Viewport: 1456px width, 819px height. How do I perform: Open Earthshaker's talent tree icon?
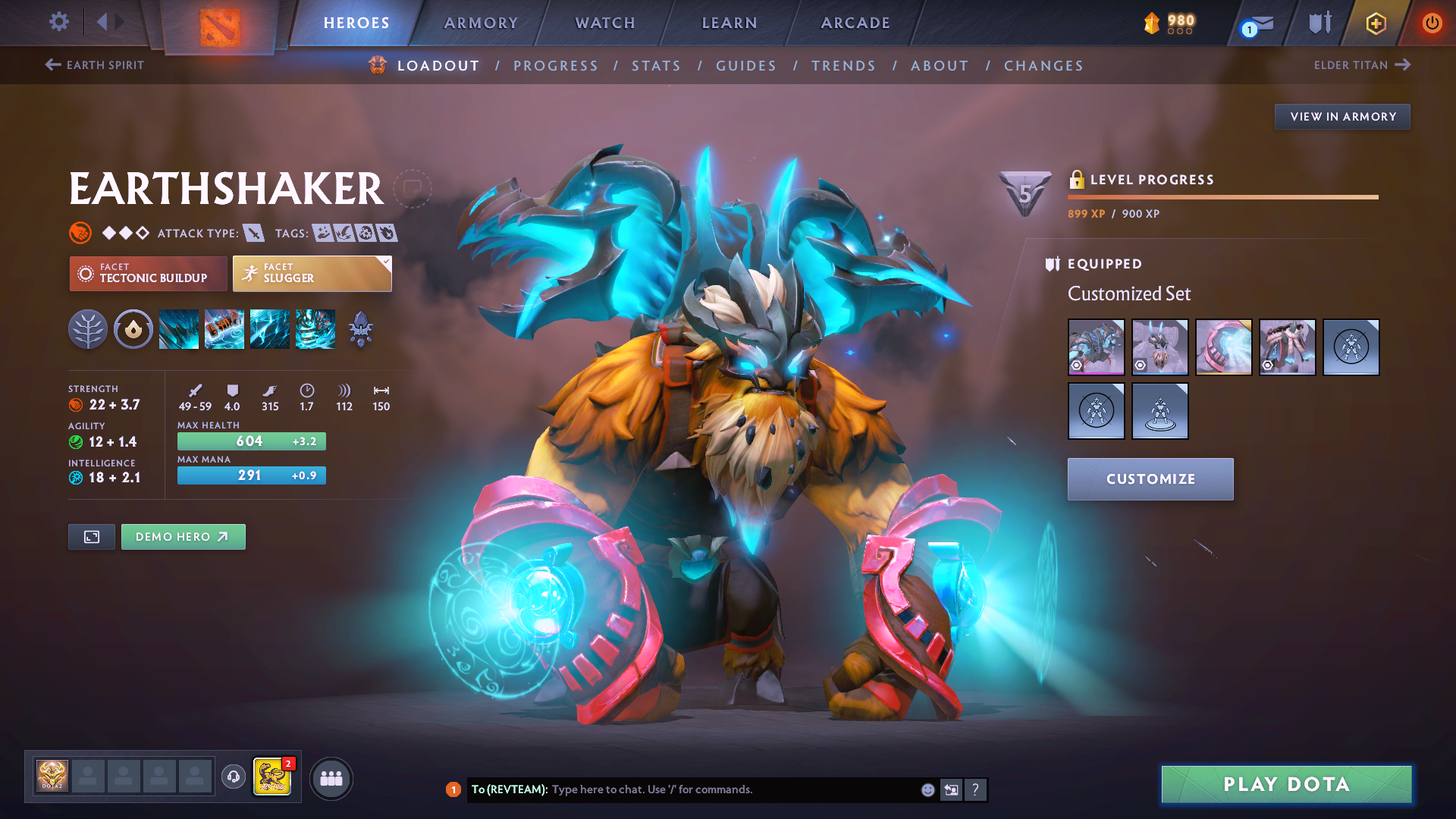pyautogui.click(x=87, y=329)
